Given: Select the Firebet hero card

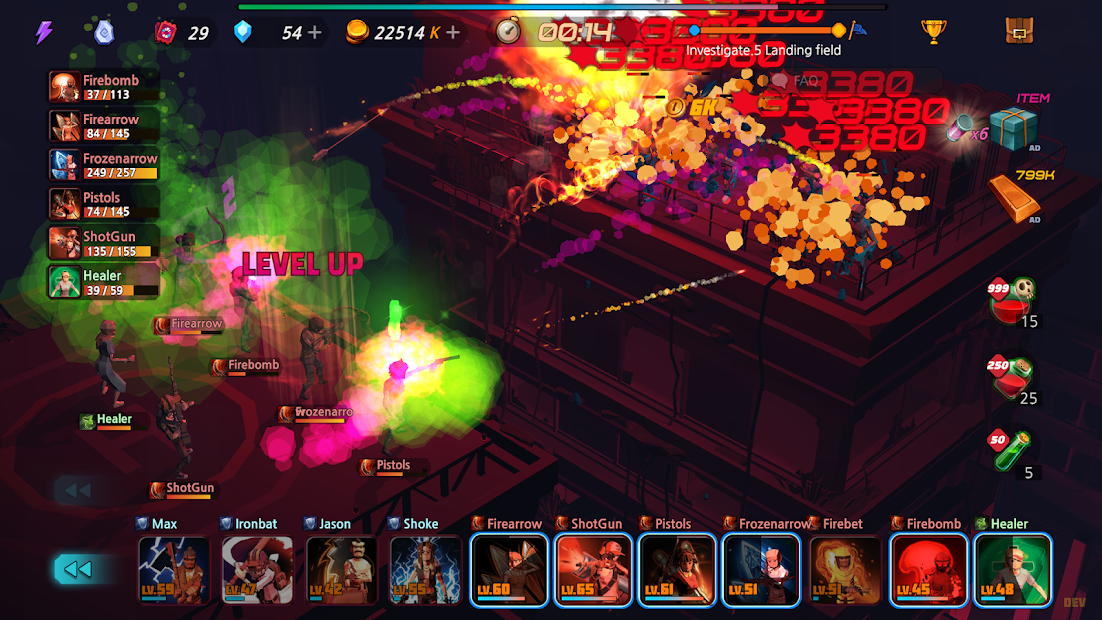Looking at the screenshot, I should [846, 570].
